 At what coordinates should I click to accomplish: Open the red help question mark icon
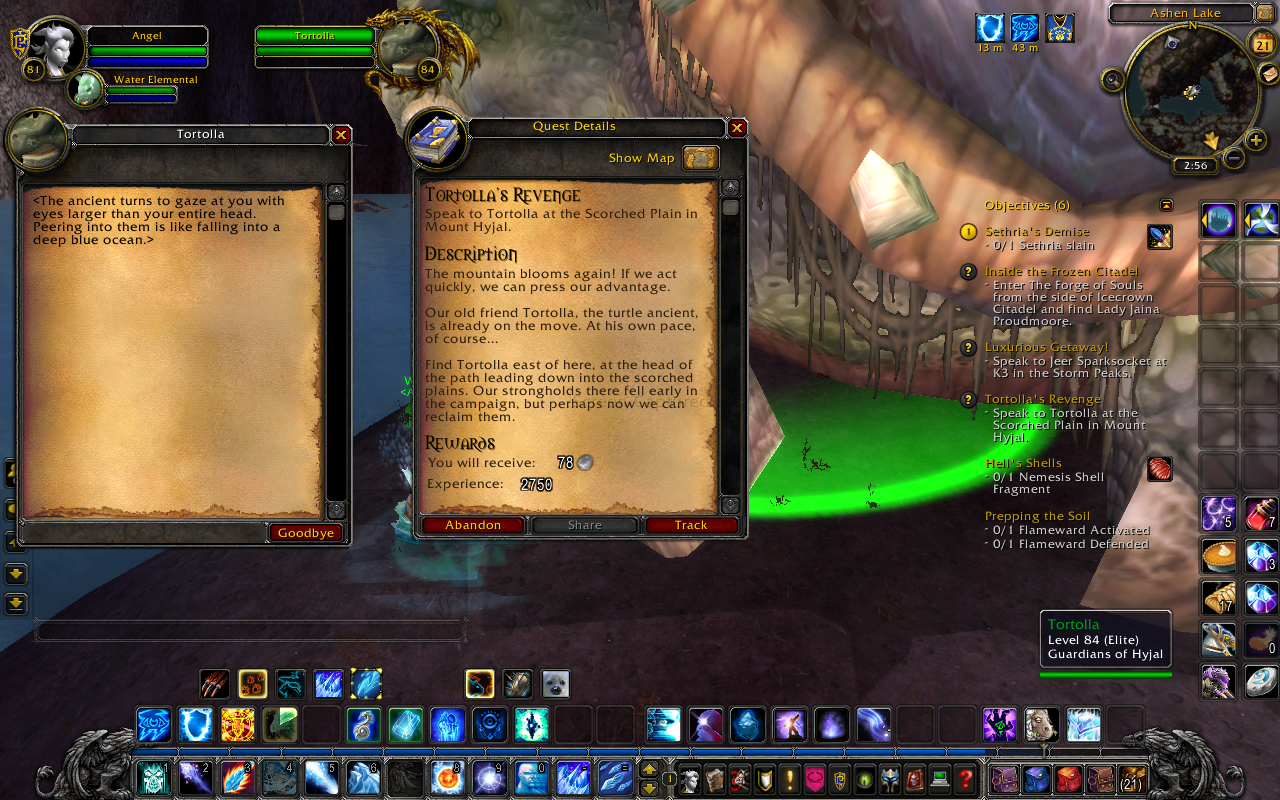[x=966, y=780]
